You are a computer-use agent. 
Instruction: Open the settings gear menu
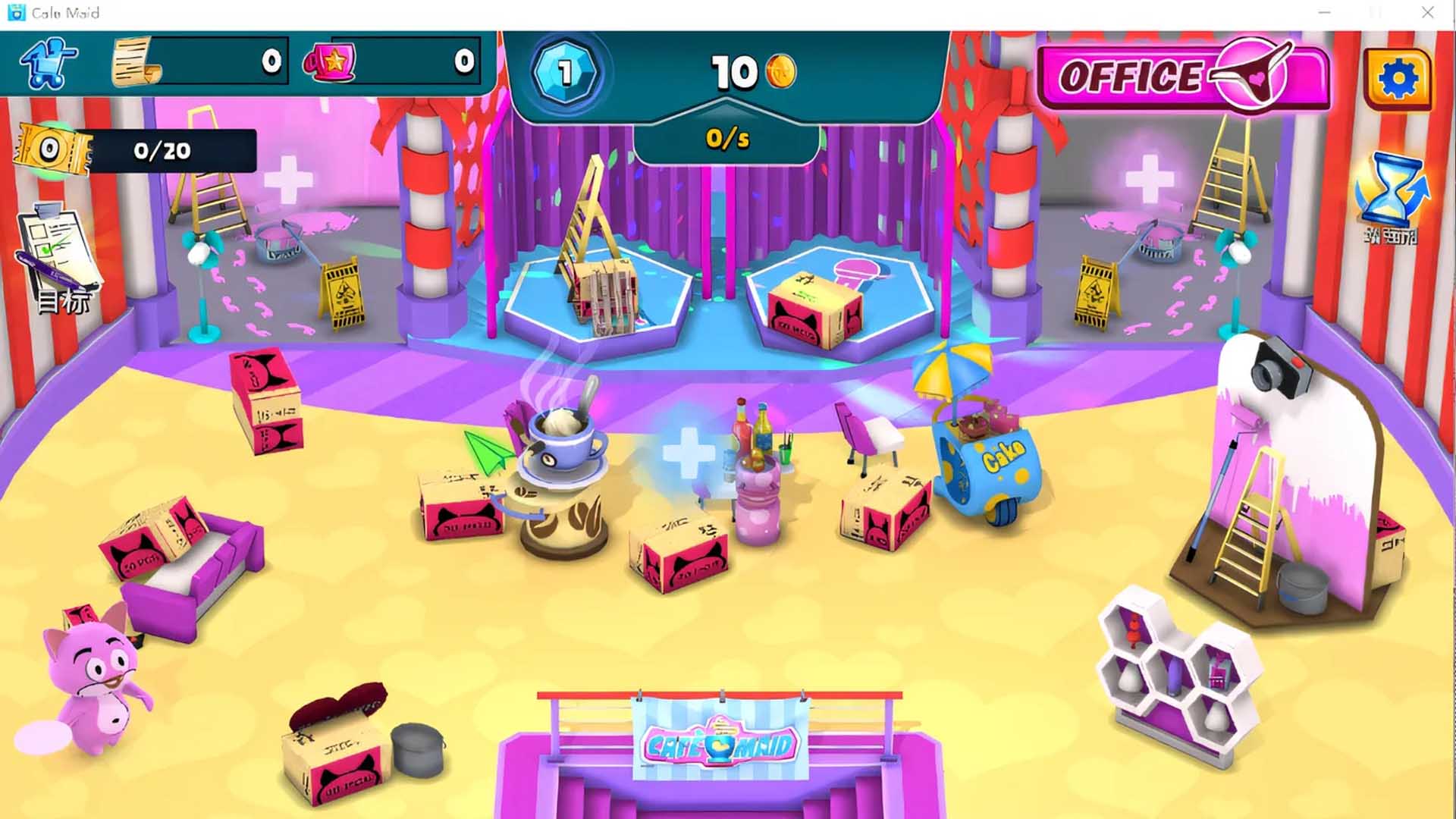point(1397,78)
